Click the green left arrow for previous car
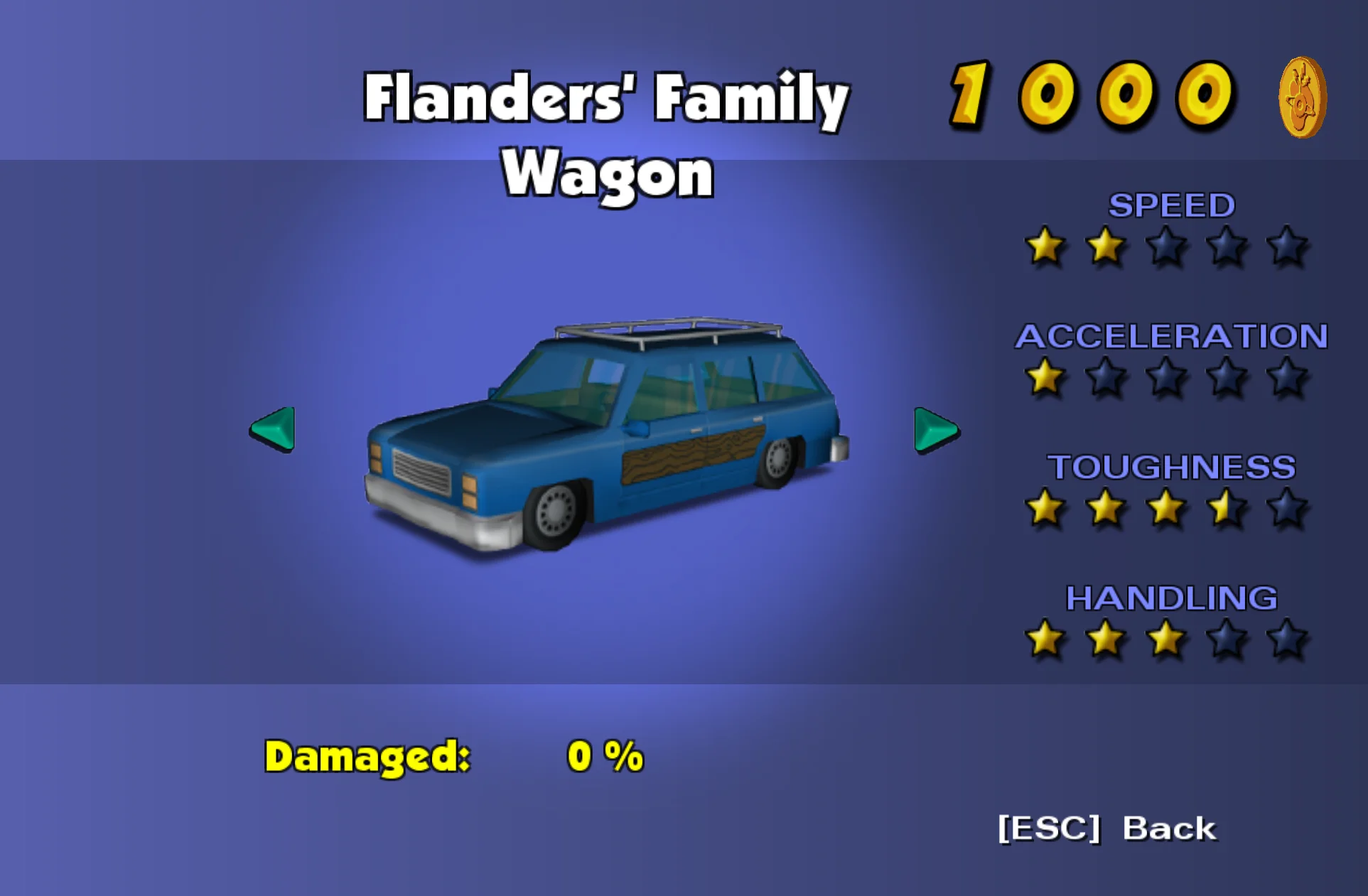Image resolution: width=1368 pixels, height=896 pixels. [274, 429]
